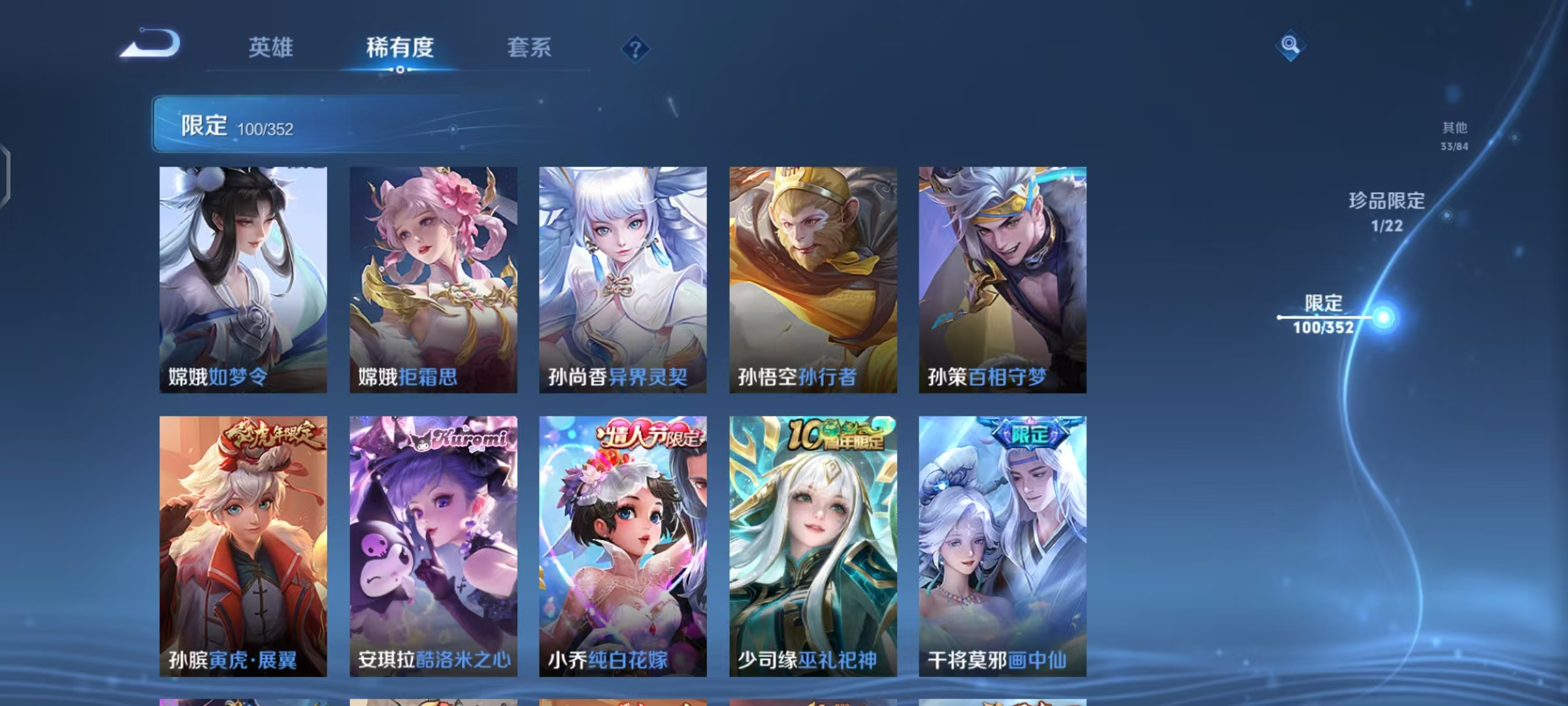Open the 孙尚香异界灵契 skin
This screenshot has height=706, width=1568.
pyautogui.click(x=622, y=278)
